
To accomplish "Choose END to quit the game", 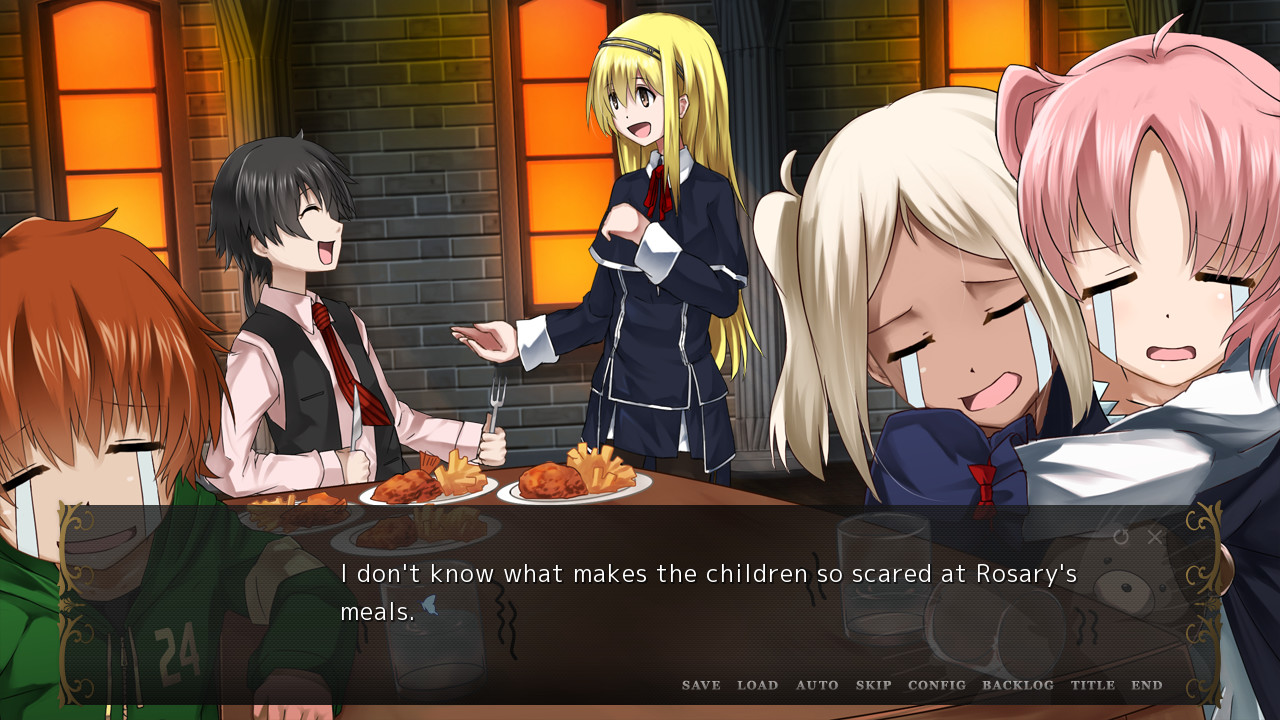I will 1147,685.
